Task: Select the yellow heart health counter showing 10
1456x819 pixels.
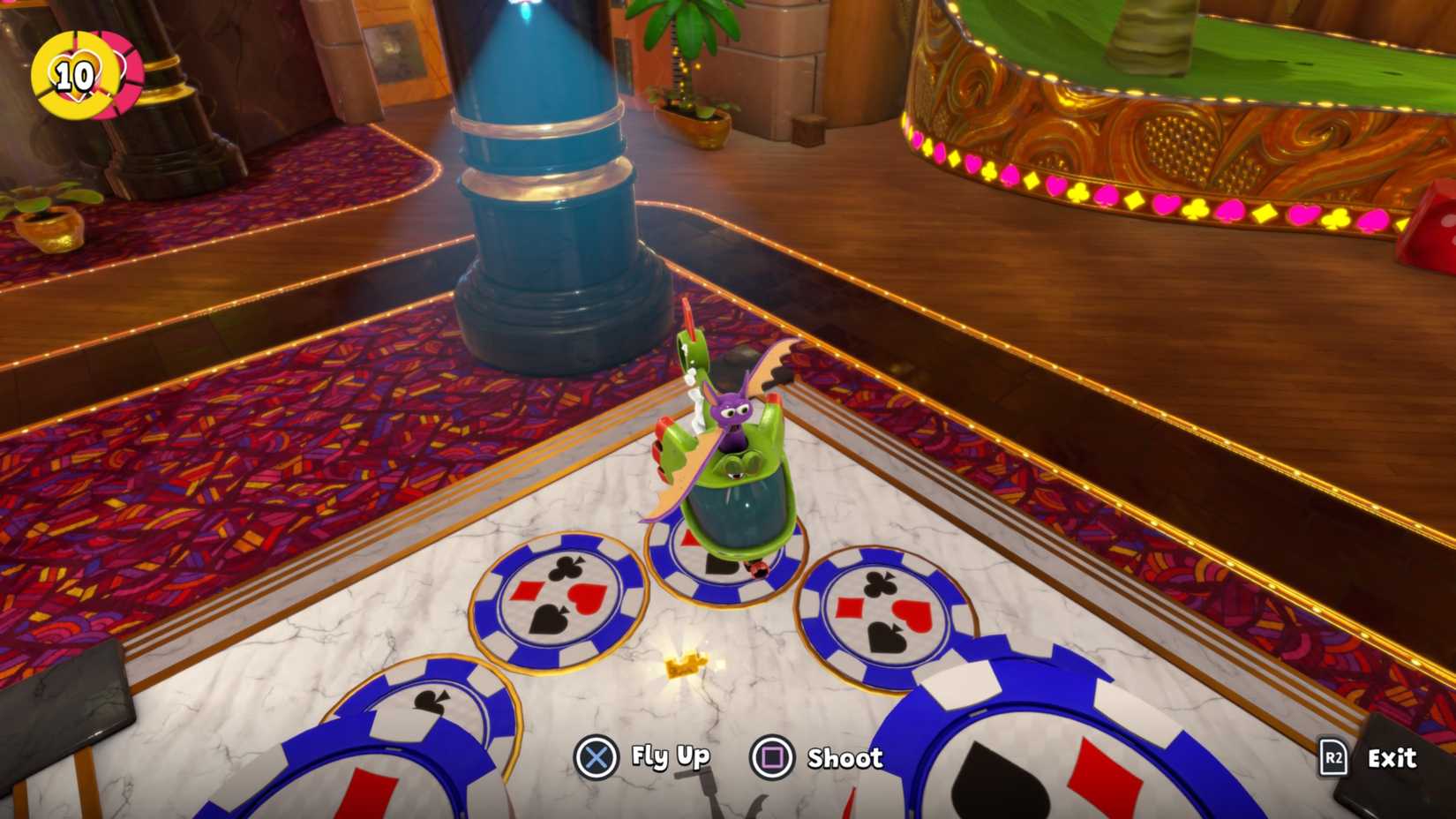Action: pos(73,75)
